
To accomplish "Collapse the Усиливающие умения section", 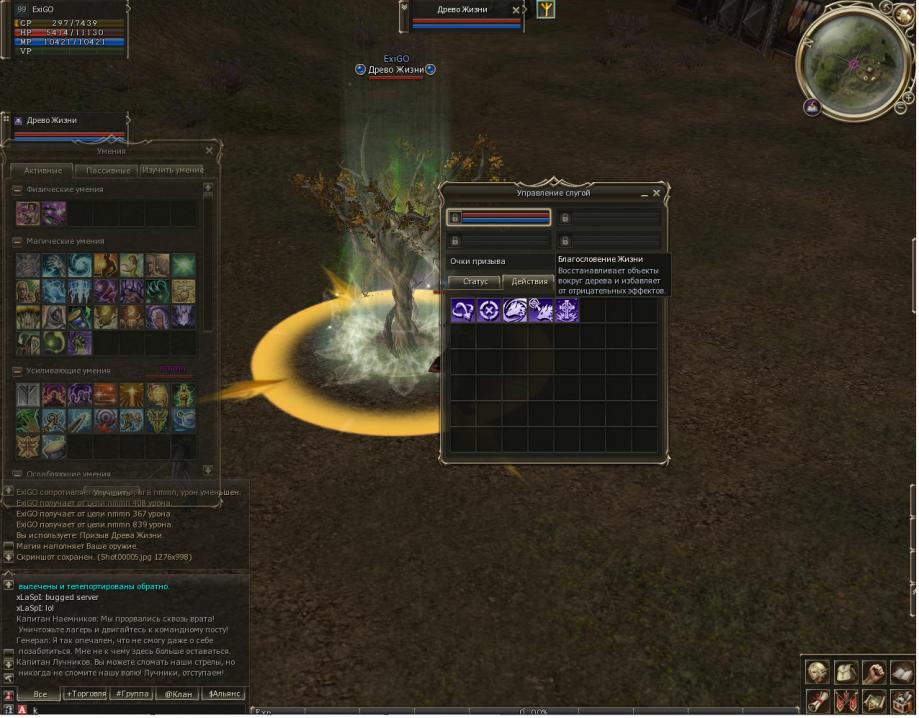I will (17, 371).
